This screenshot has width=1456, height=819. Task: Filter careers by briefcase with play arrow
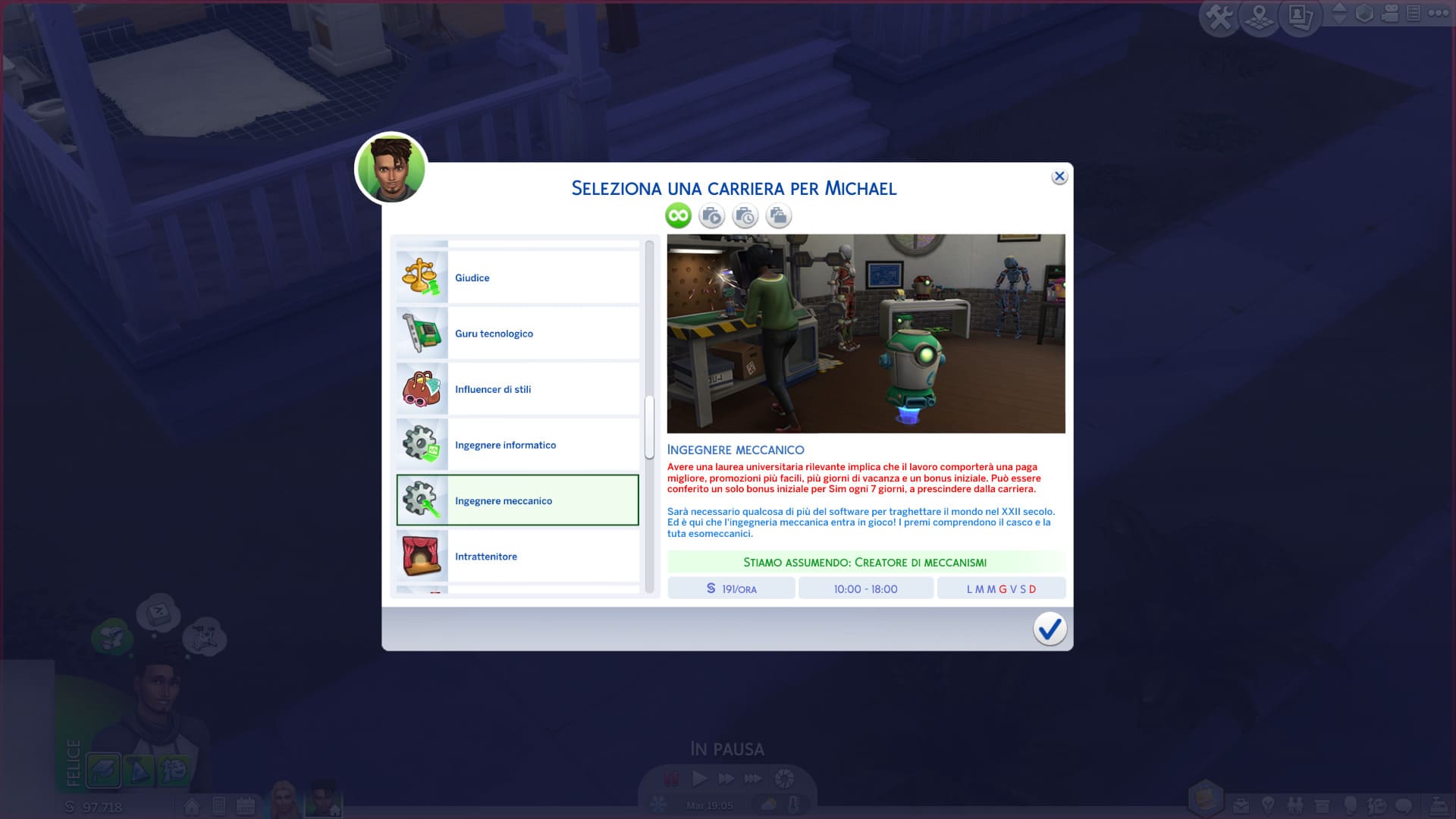[x=711, y=216]
